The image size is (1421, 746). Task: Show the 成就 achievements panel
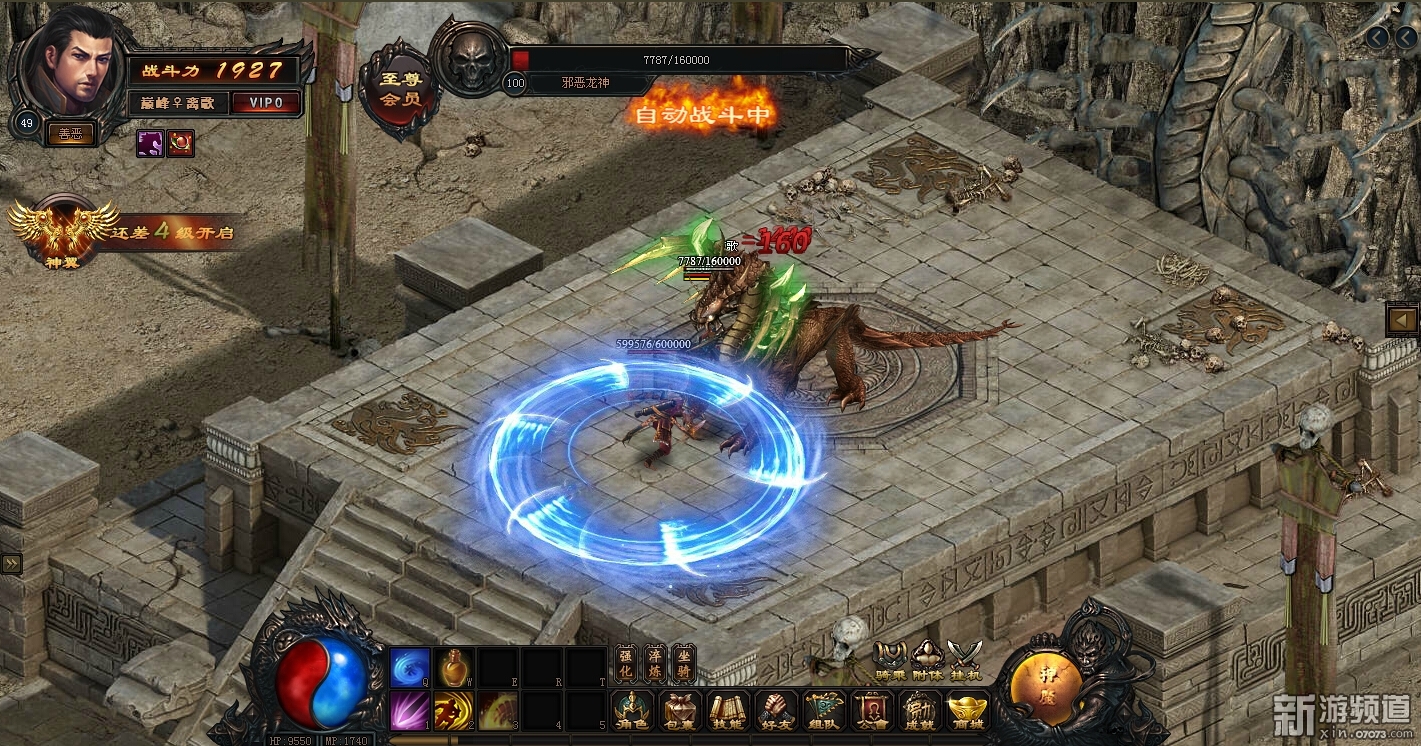click(x=919, y=709)
